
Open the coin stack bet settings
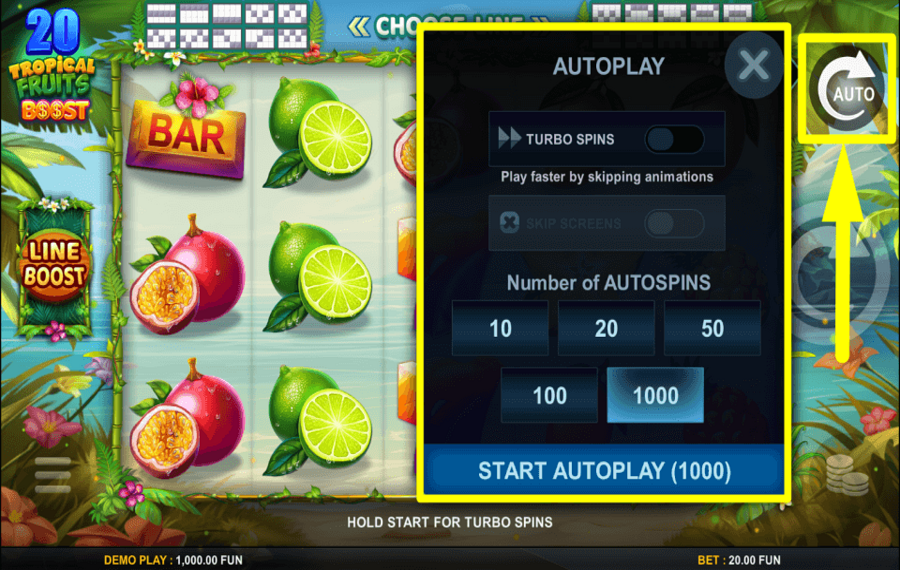pyautogui.click(x=847, y=476)
